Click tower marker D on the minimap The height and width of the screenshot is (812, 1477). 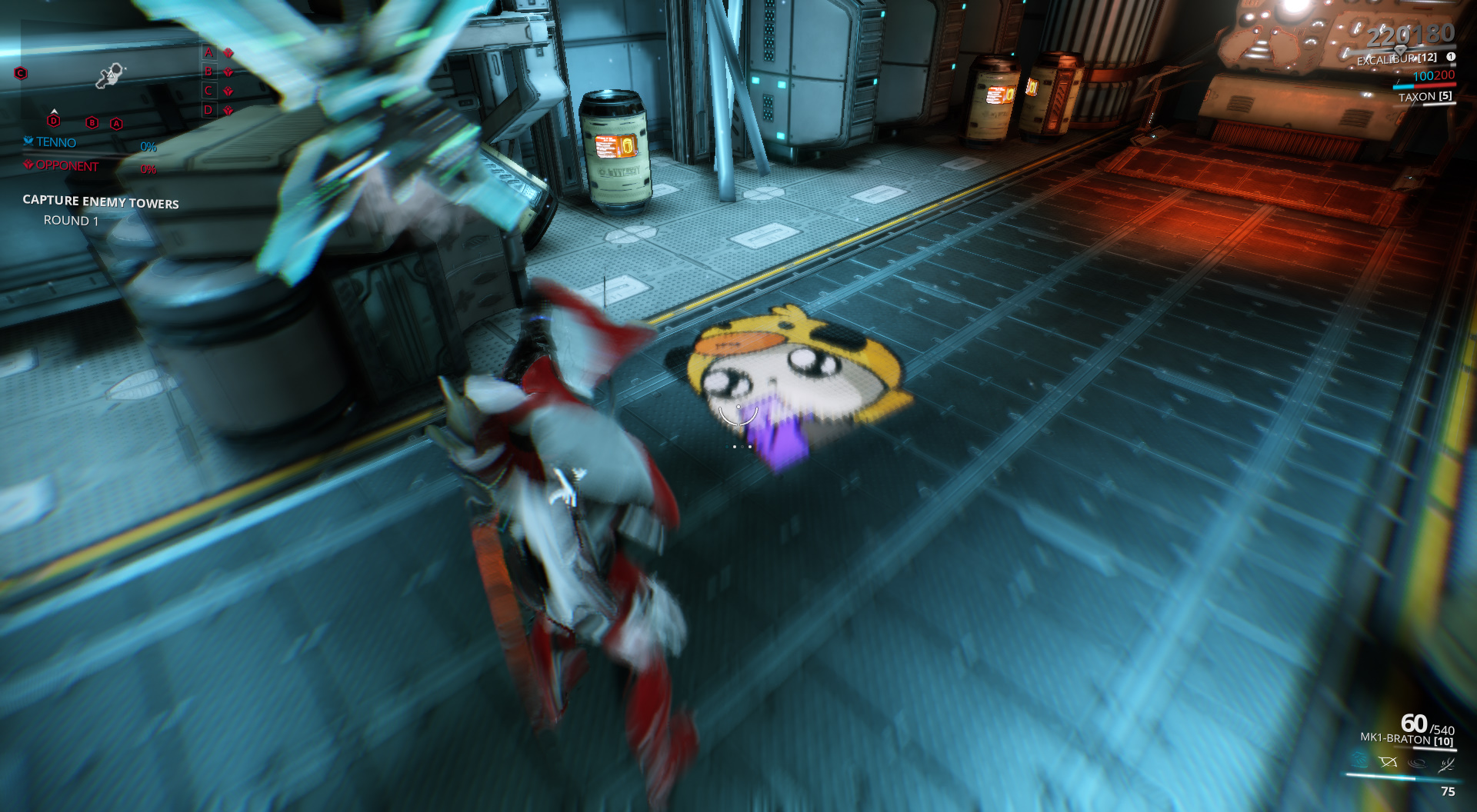[53, 121]
